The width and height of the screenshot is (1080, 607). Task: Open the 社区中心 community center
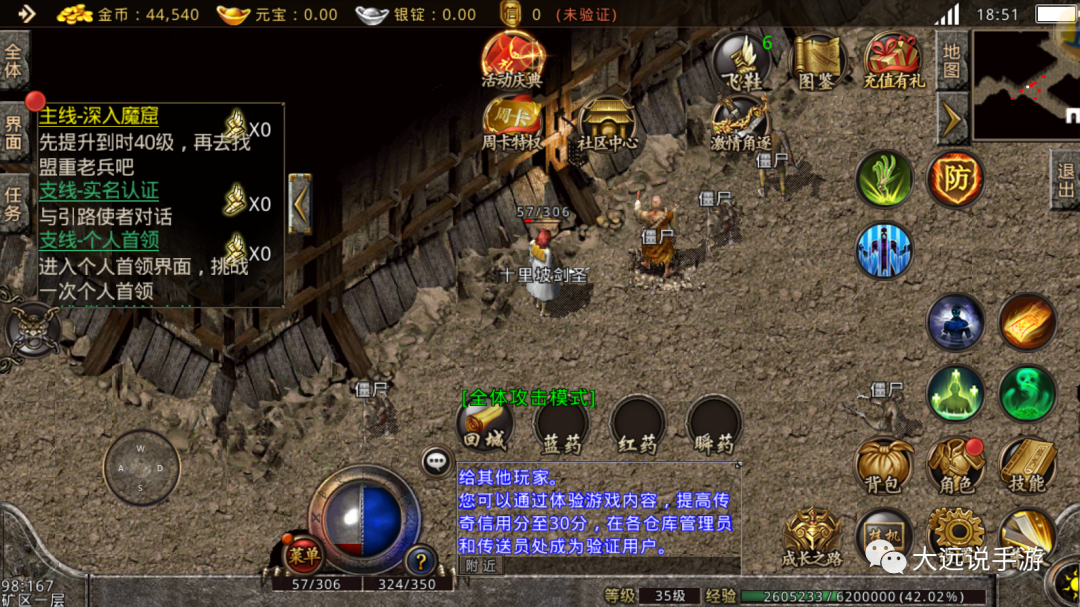coord(607,124)
